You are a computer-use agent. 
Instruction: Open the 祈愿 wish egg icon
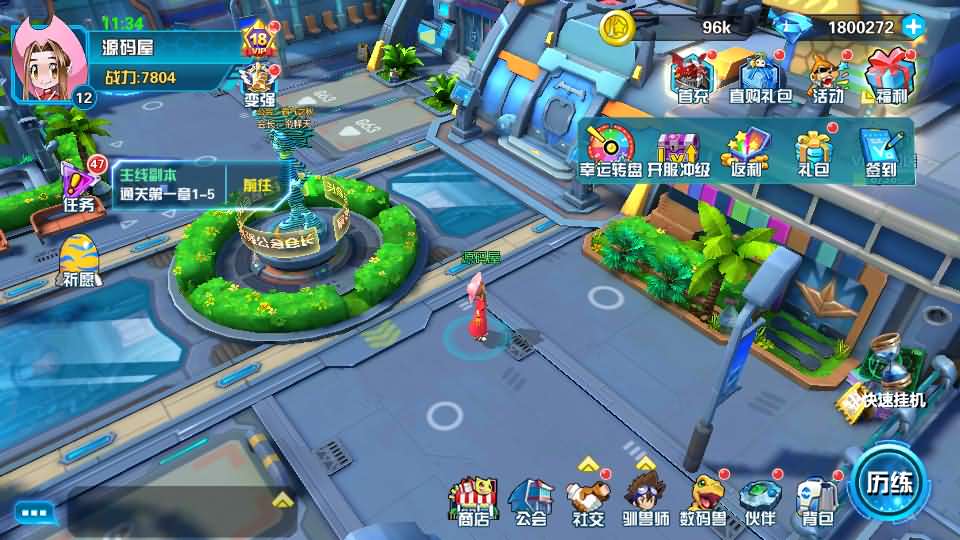(x=78, y=262)
